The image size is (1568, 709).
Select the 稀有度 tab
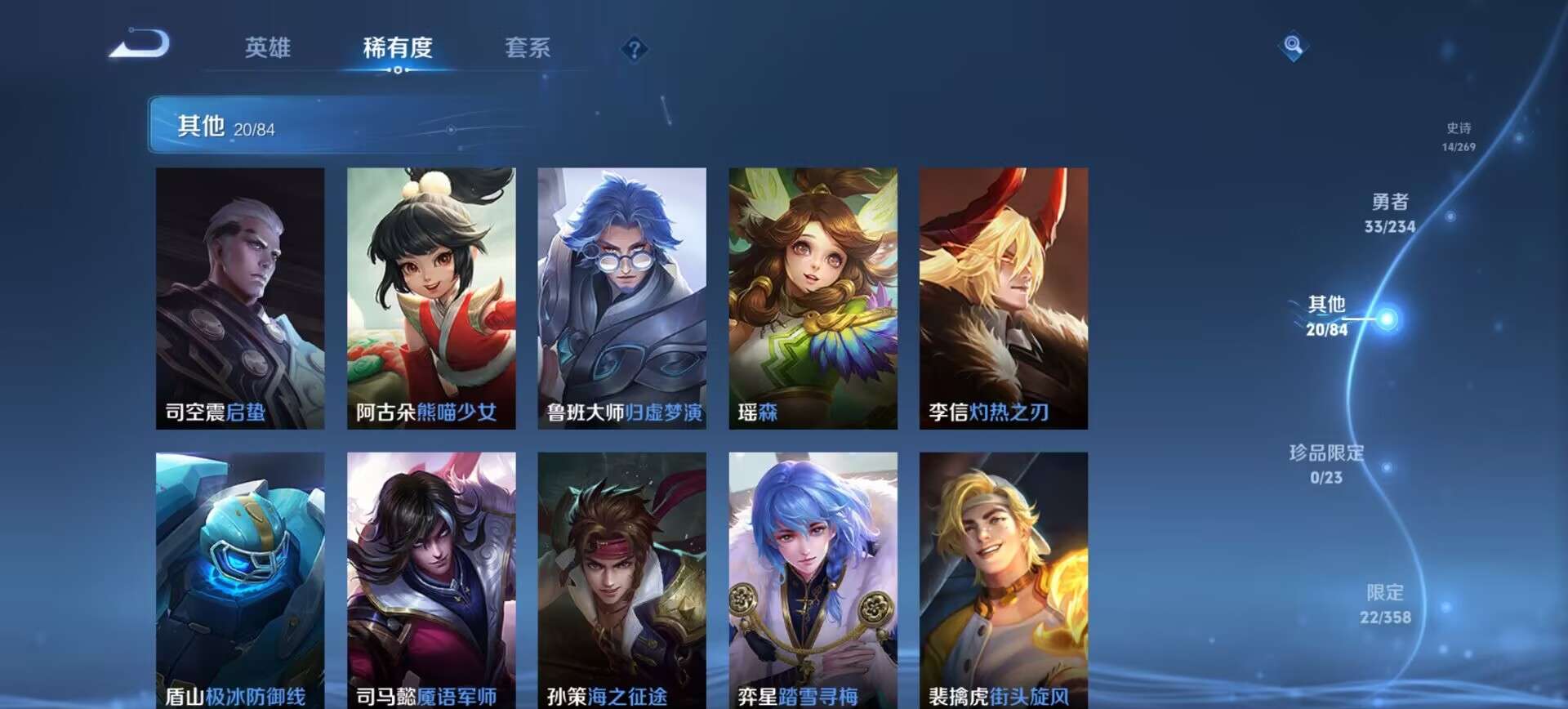tap(398, 49)
